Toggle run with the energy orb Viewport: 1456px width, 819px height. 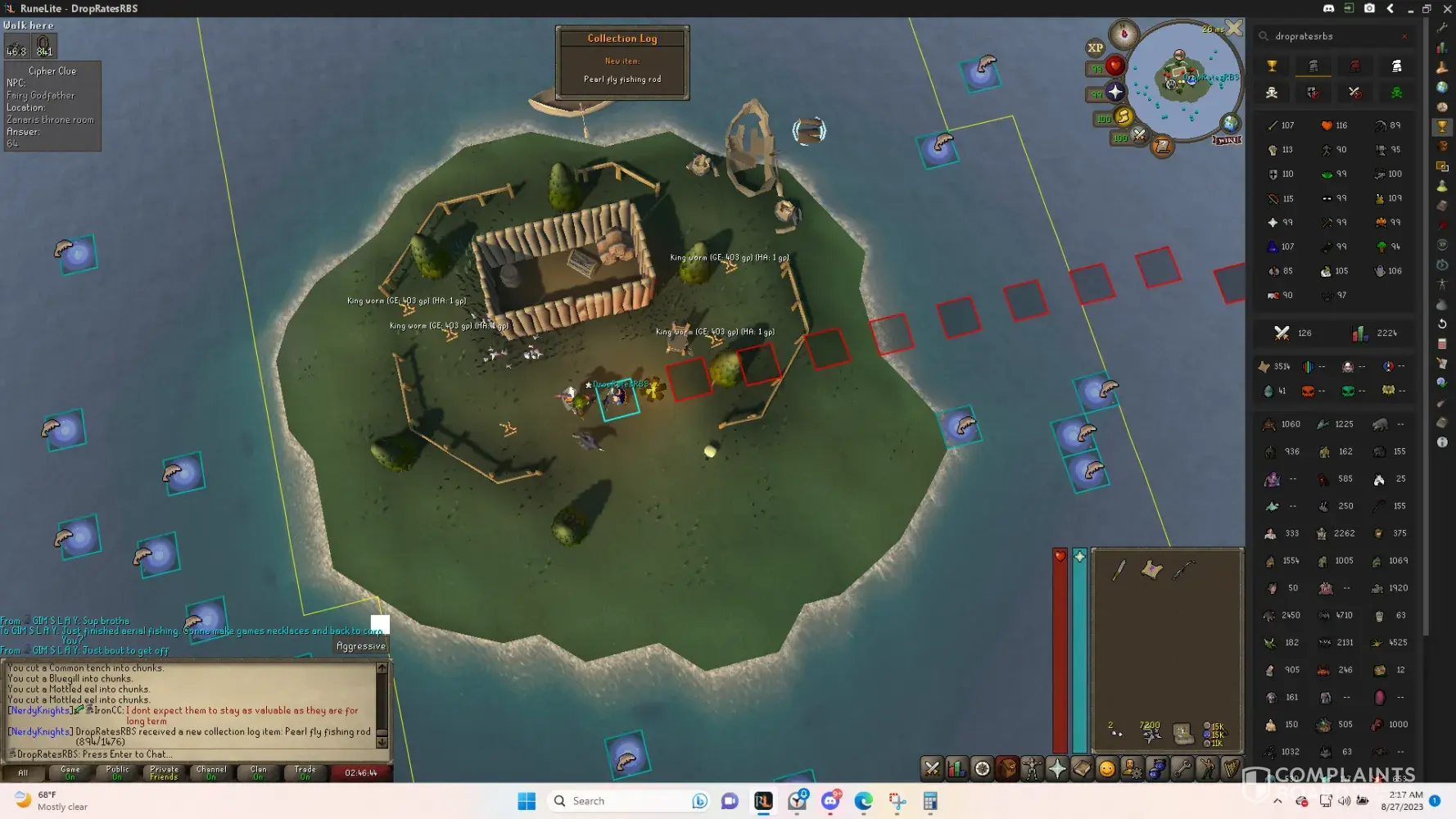[1124, 117]
